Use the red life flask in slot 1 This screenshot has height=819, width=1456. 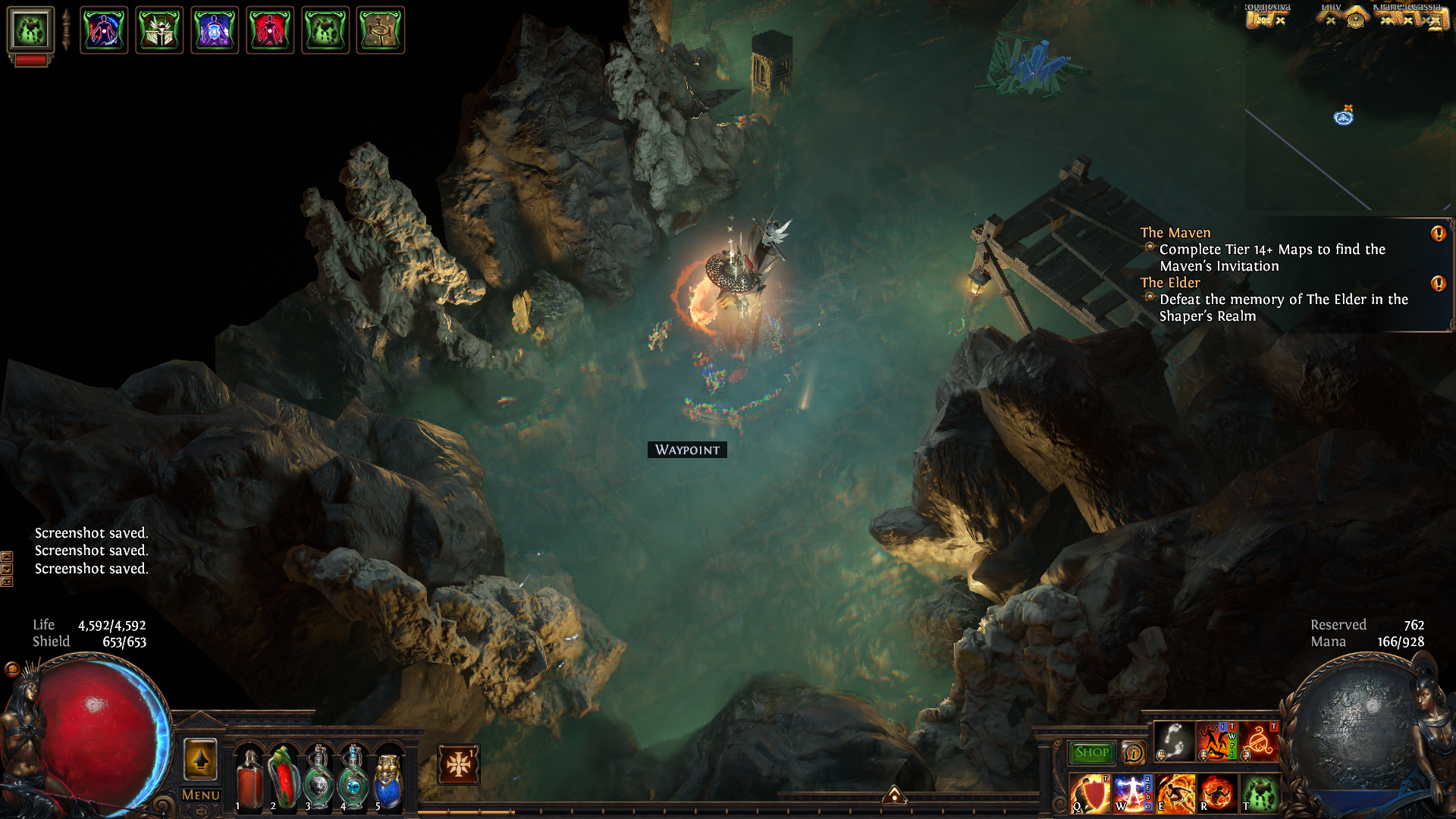249,778
